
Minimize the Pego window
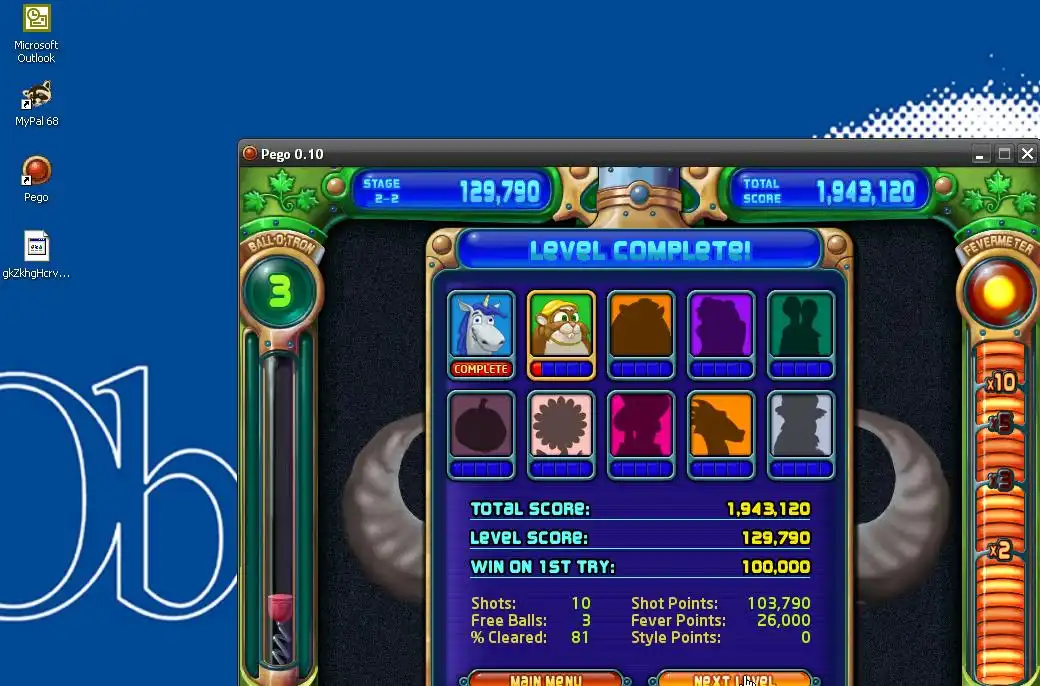981,154
